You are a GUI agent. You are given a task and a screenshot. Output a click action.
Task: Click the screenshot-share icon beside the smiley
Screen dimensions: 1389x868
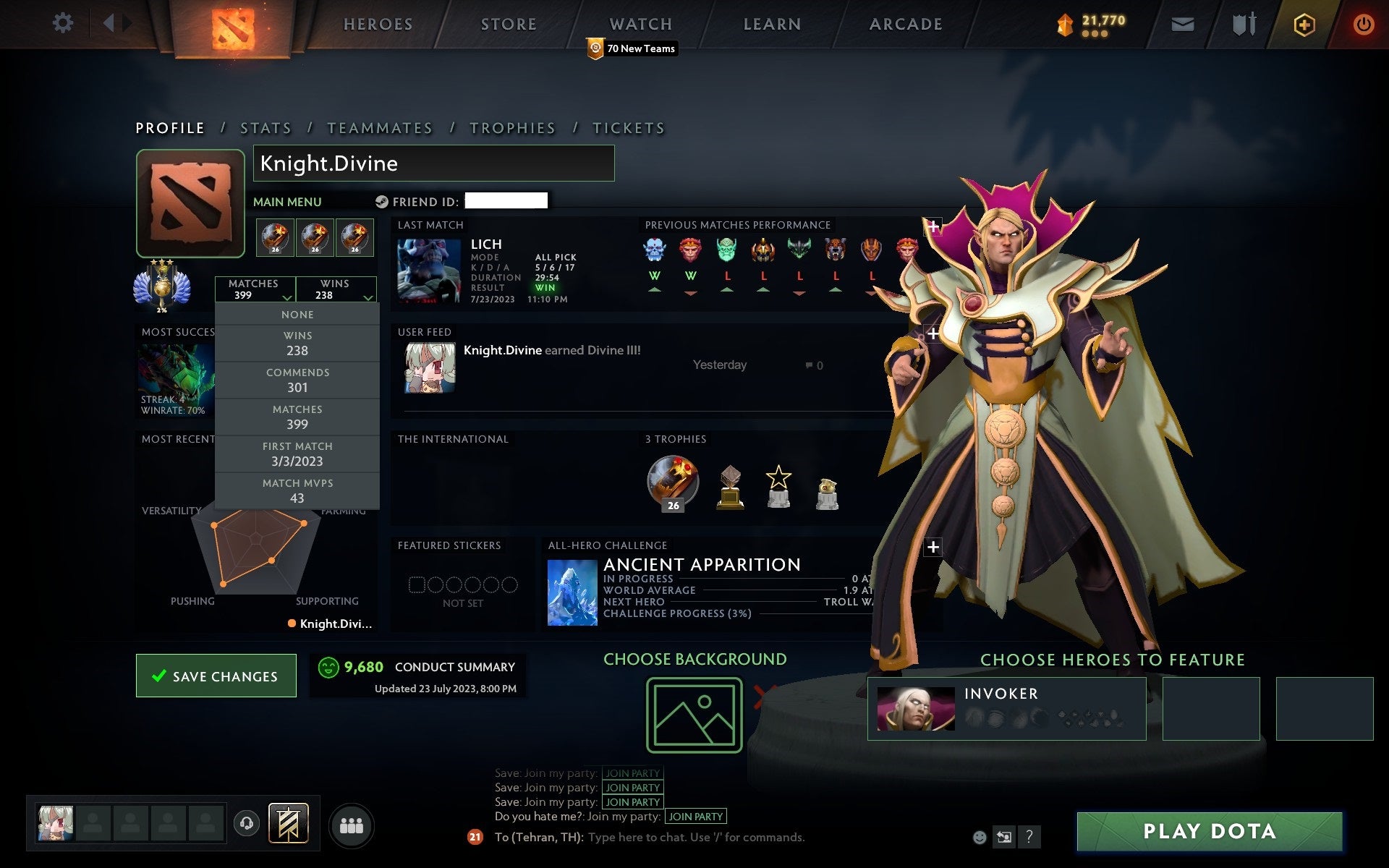pyautogui.click(x=1004, y=837)
